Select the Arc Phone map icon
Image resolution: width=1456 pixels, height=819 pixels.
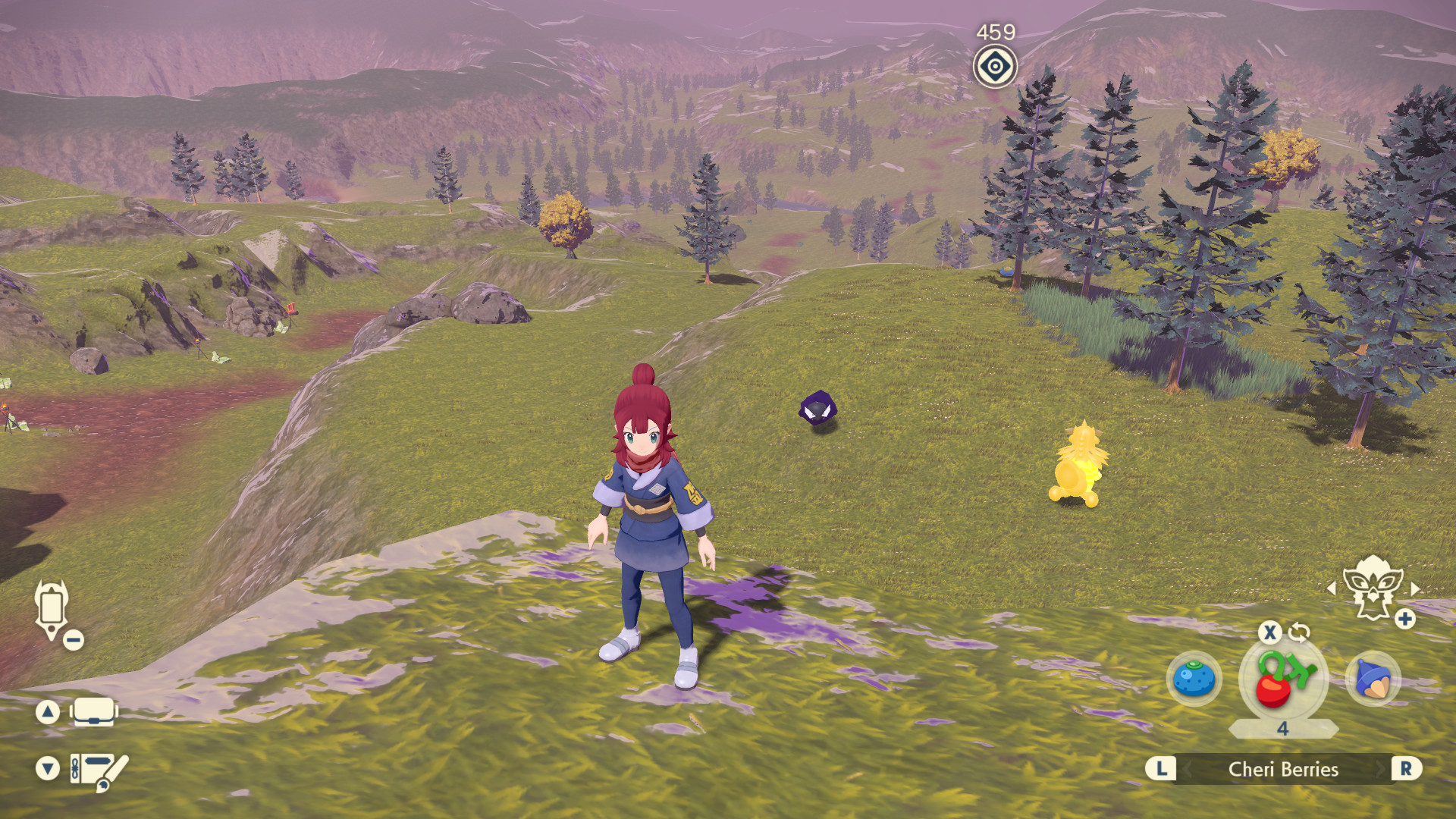click(x=51, y=607)
